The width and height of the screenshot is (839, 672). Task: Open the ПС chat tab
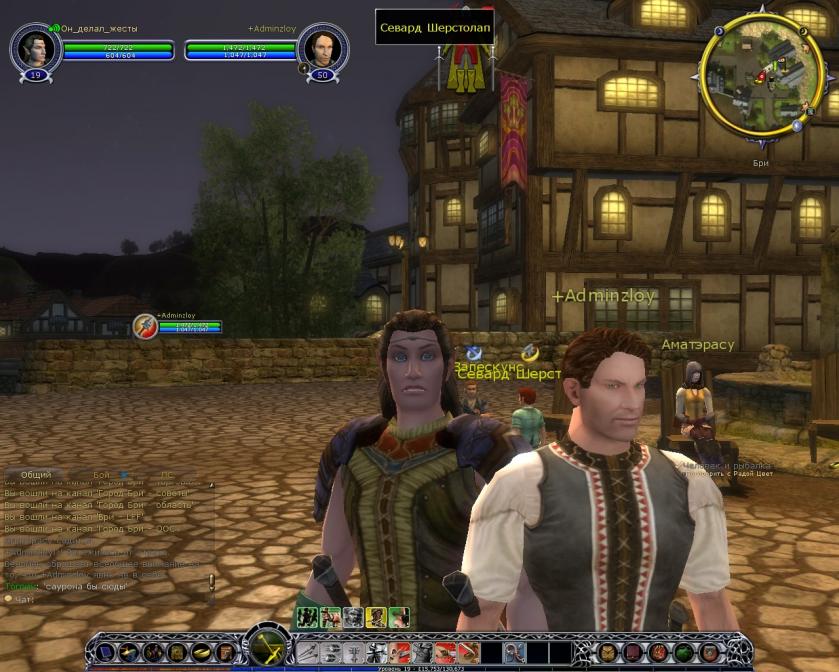[x=166, y=475]
